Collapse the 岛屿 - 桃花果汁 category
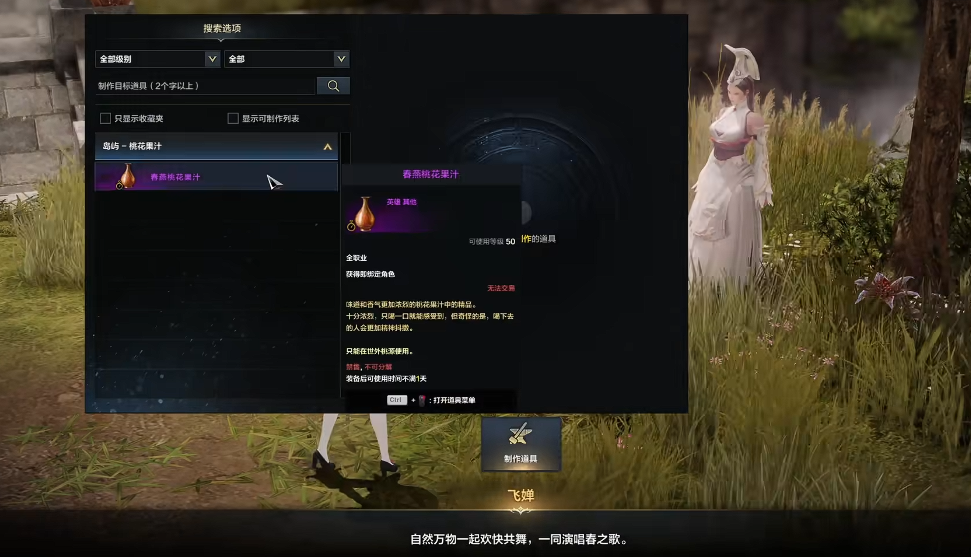This screenshot has width=971, height=557. point(326,147)
